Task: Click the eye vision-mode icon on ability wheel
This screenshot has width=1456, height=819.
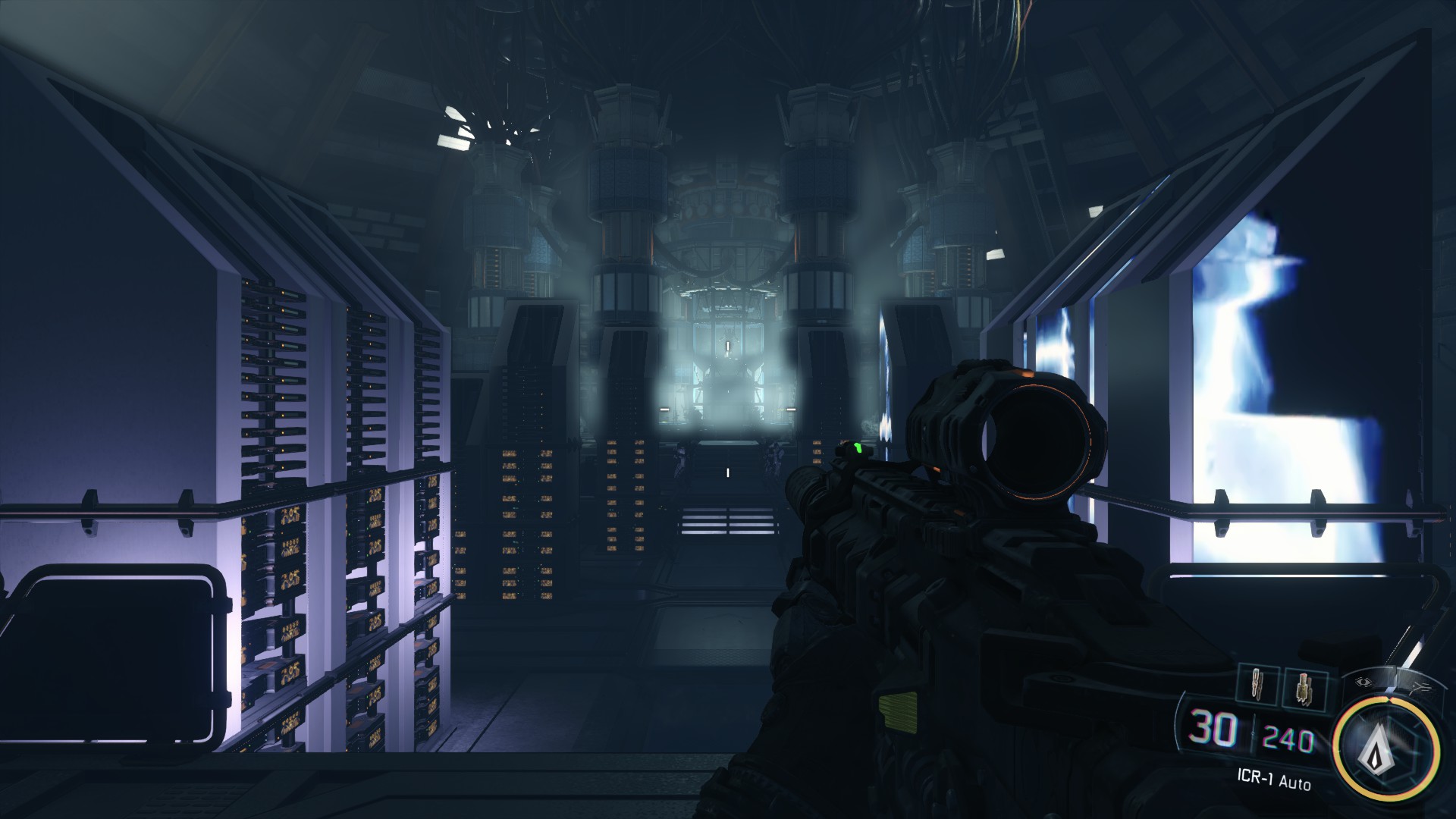Action: coord(1363,682)
